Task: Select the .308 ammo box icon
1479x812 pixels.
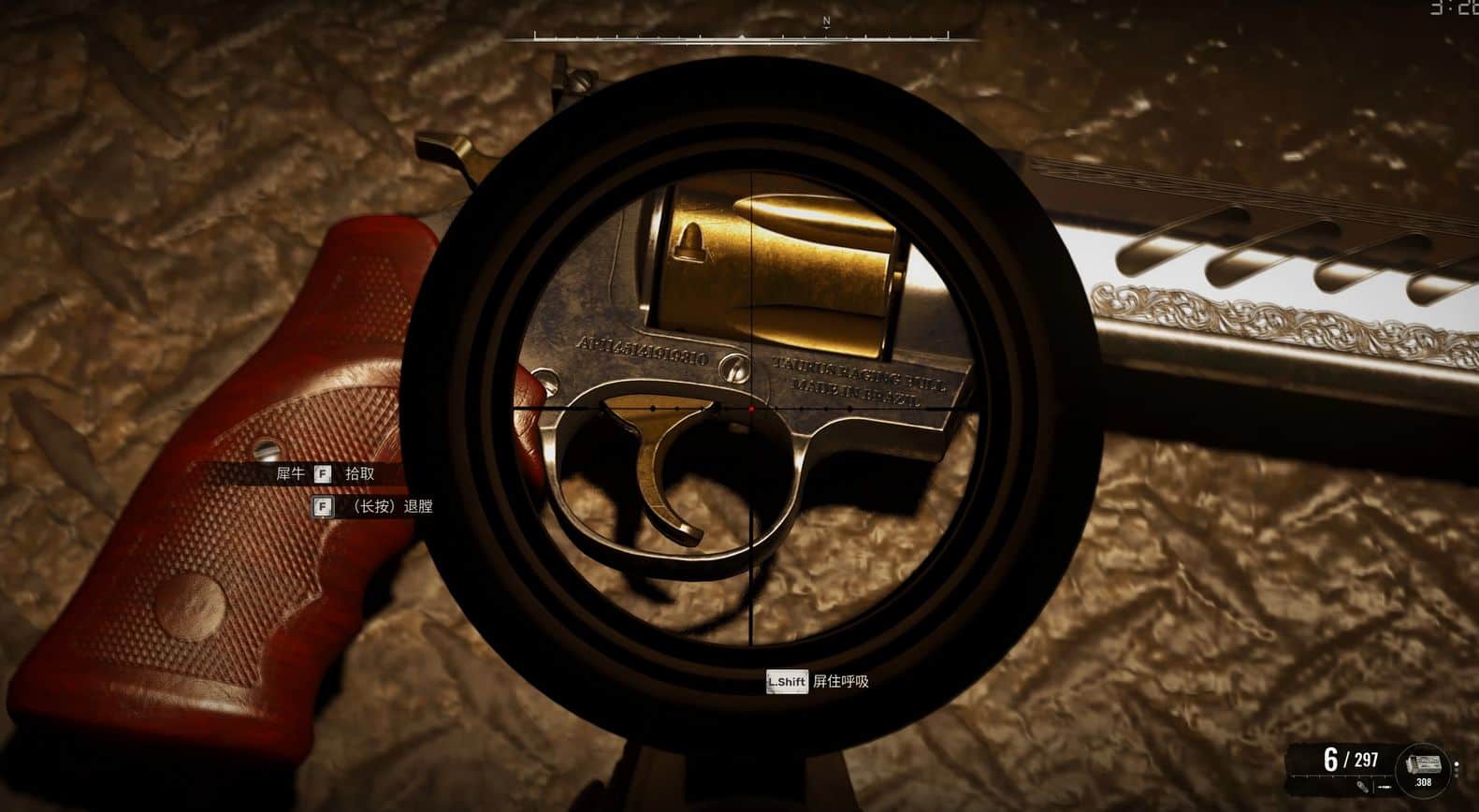Action: click(1423, 766)
